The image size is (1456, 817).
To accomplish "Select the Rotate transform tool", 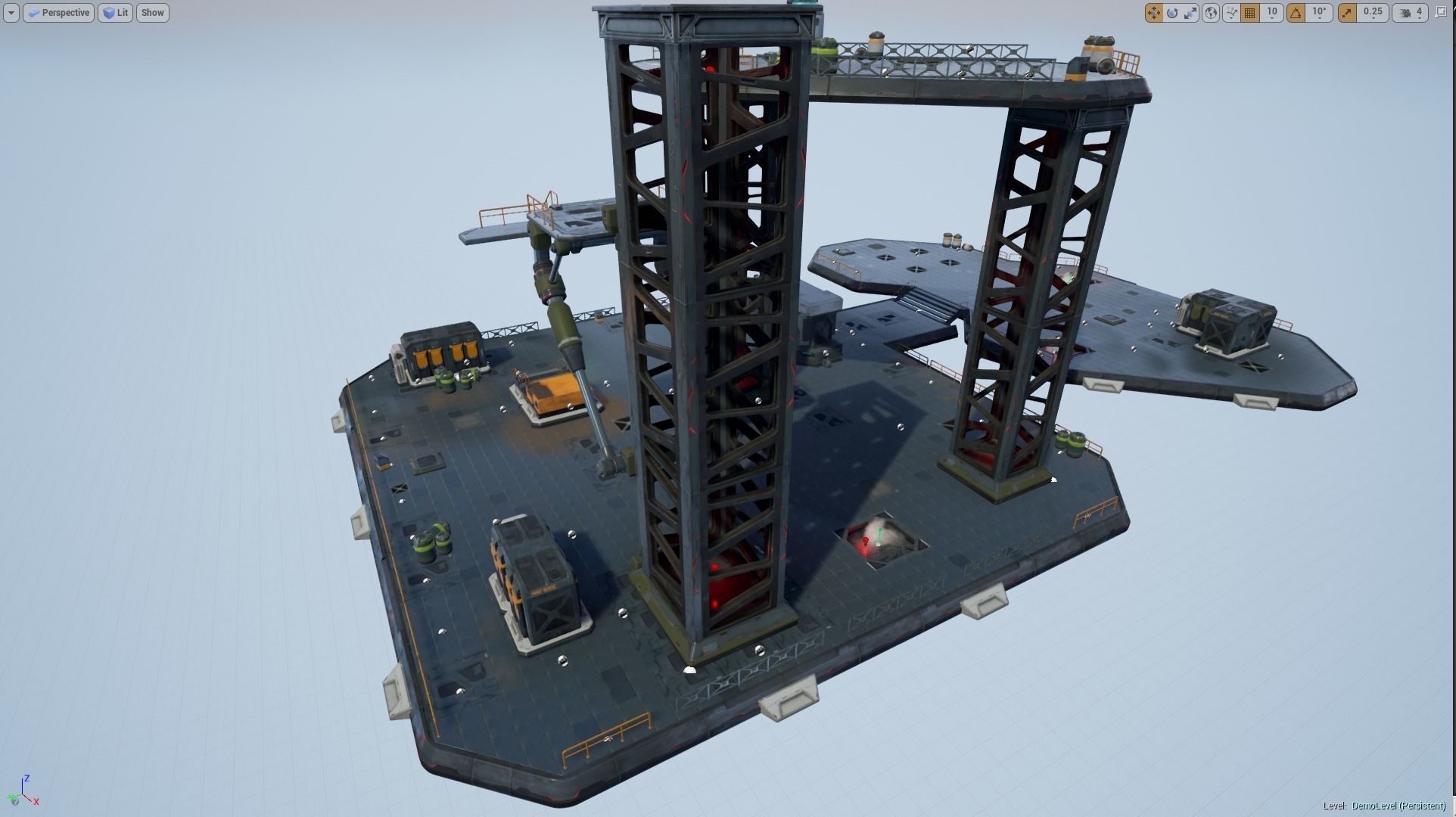I will click(x=1172, y=13).
